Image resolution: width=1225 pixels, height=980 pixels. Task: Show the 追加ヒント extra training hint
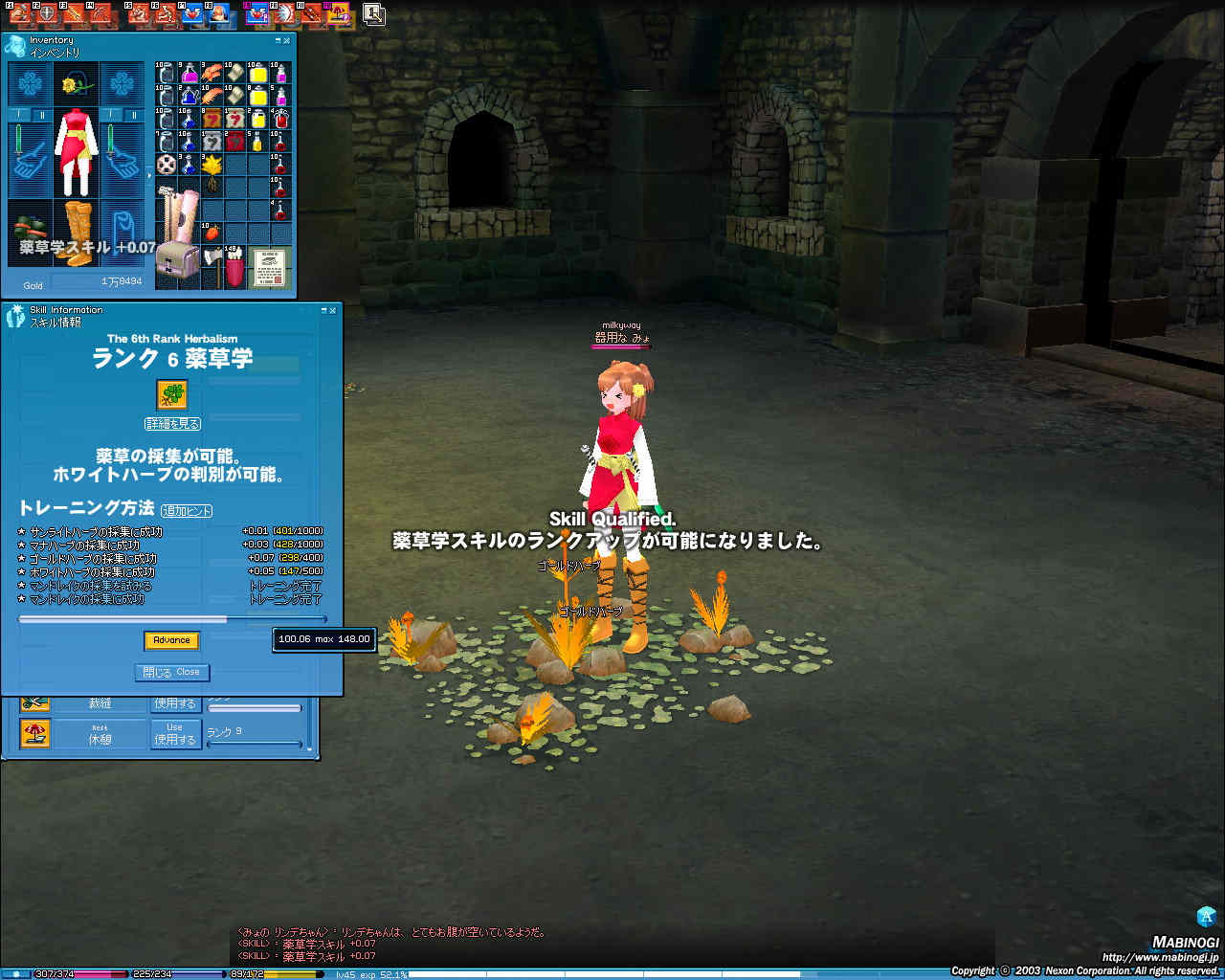187,511
